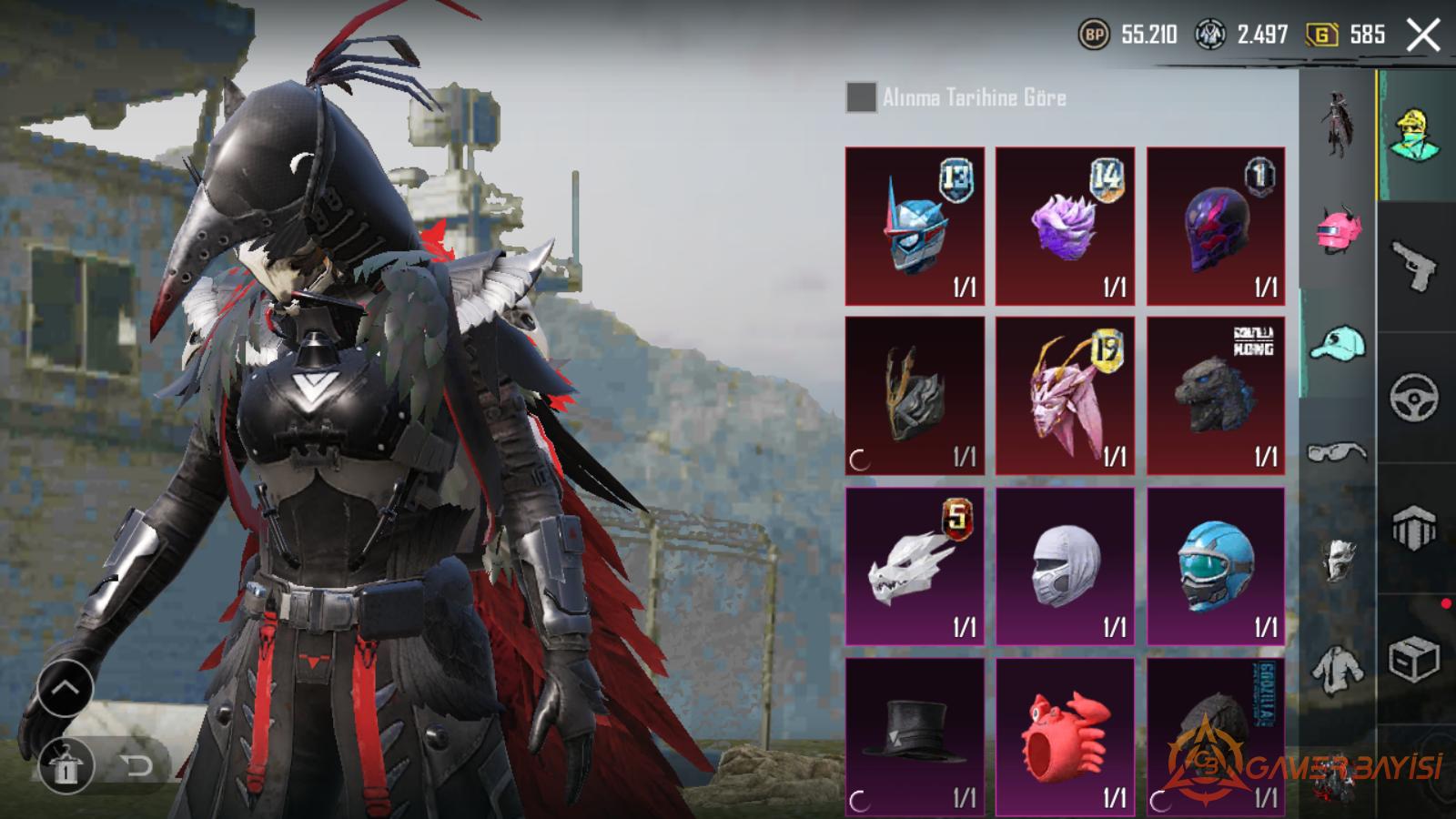Select the Godzilla head headgear
Viewport: 1456px width, 819px height.
1216,396
